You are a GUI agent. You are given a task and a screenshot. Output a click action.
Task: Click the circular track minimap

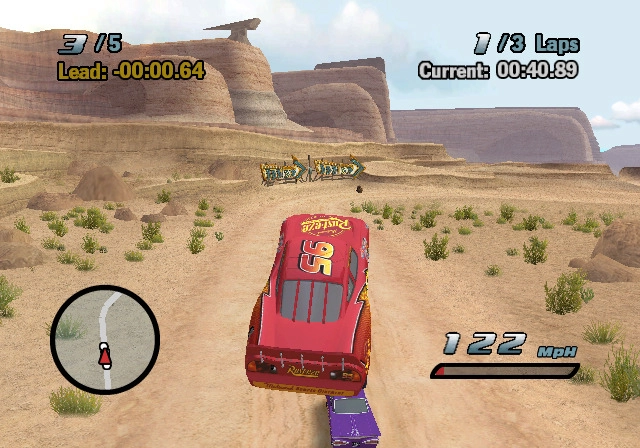click(105, 339)
